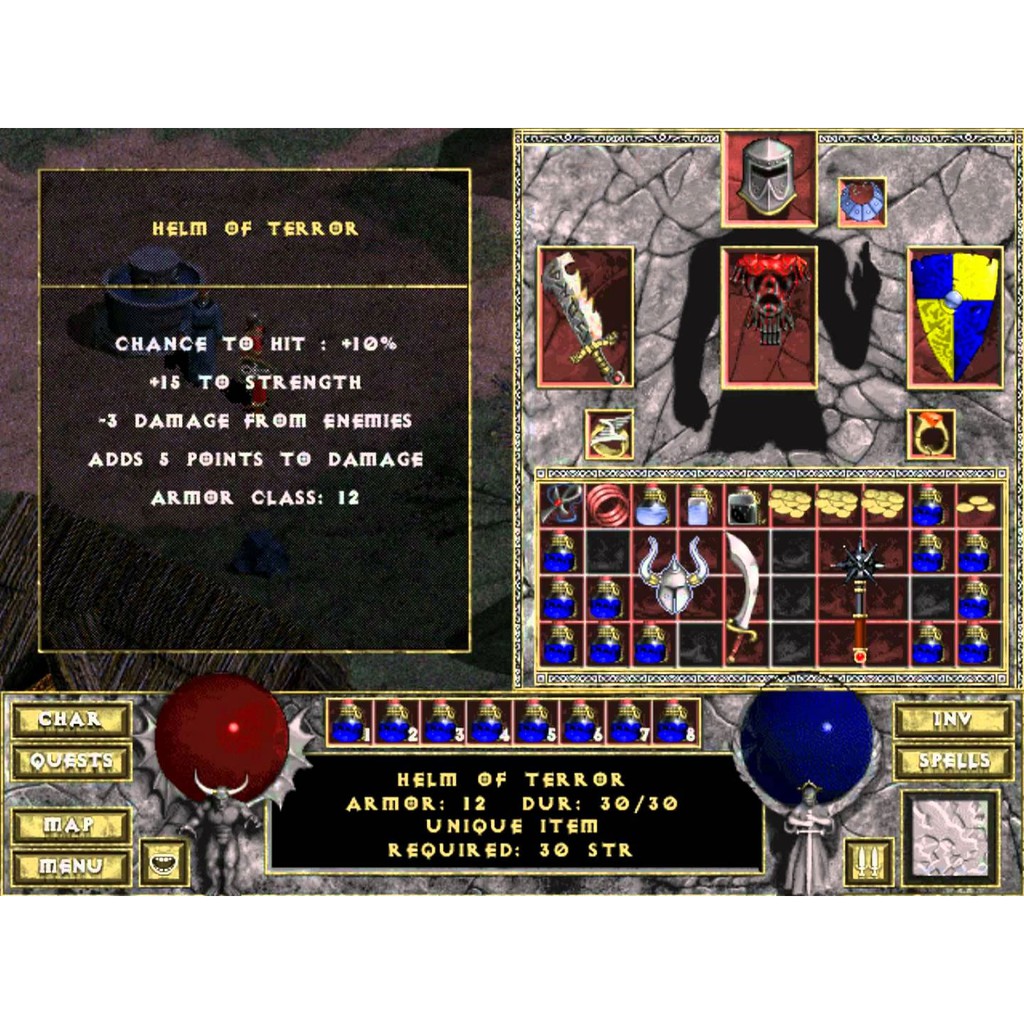Open the active spell selection icon
Image resolution: width=1024 pixels, height=1024 pixels.
[x=951, y=838]
